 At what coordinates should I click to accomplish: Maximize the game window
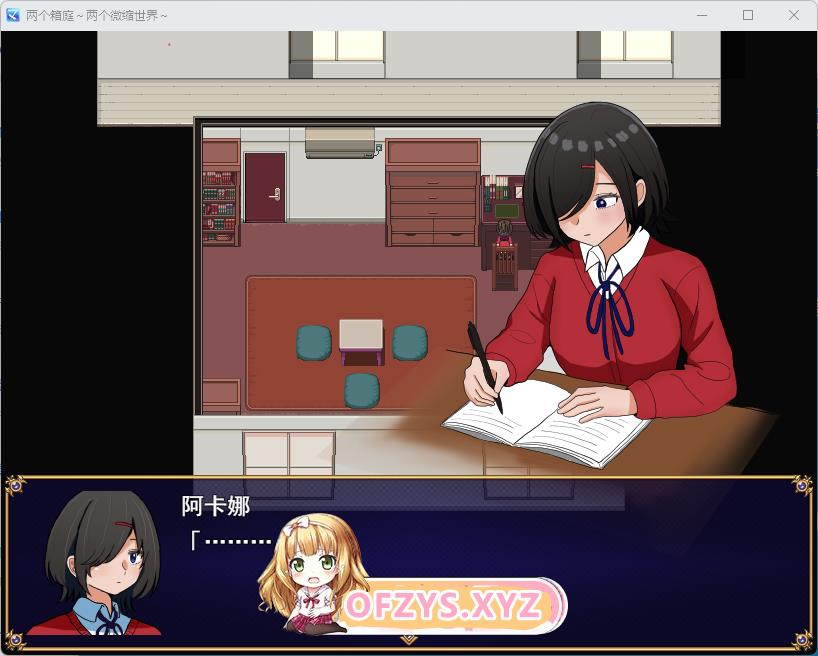click(x=748, y=15)
